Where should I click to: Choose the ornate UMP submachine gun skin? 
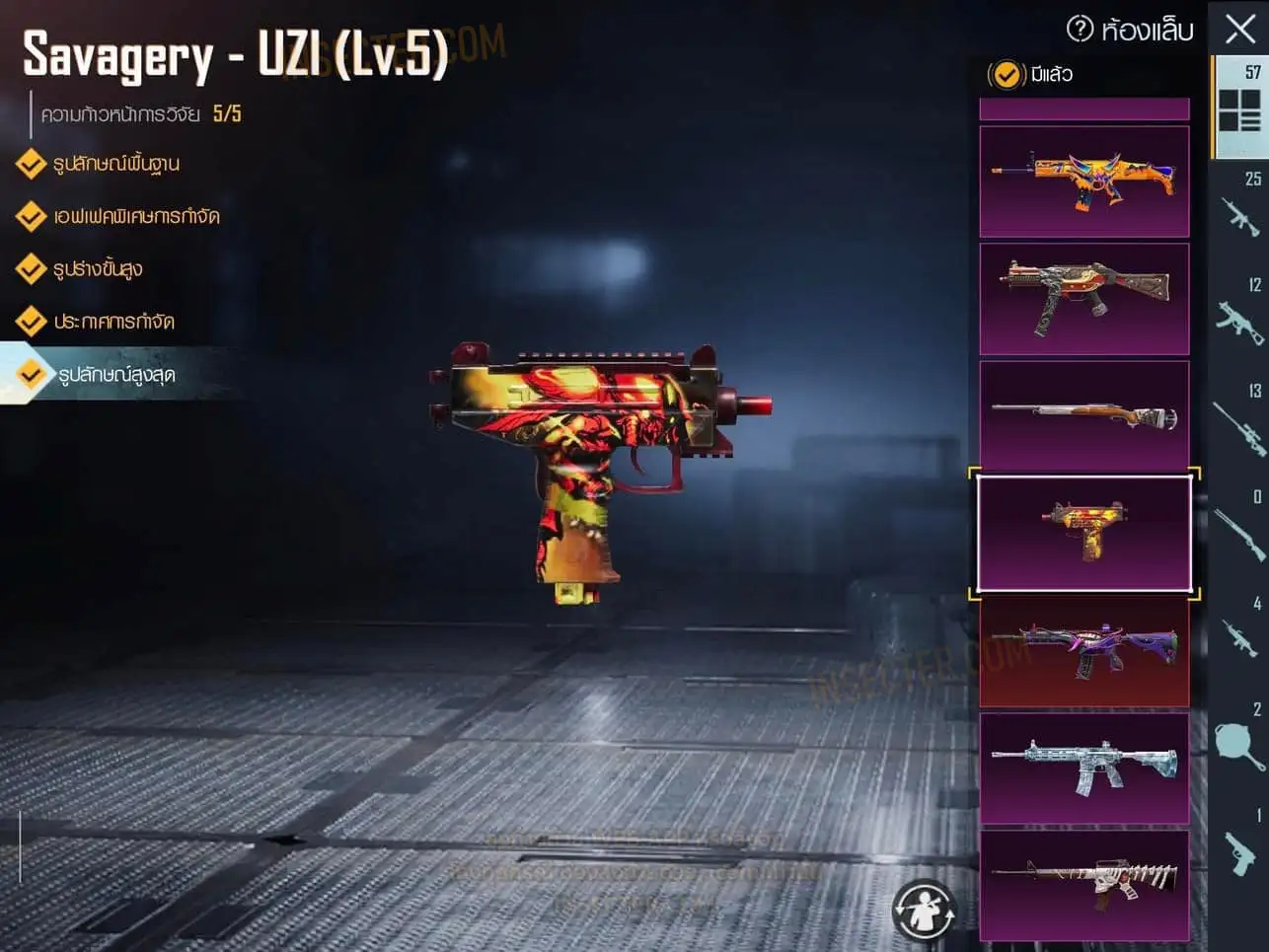tap(1083, 298)
